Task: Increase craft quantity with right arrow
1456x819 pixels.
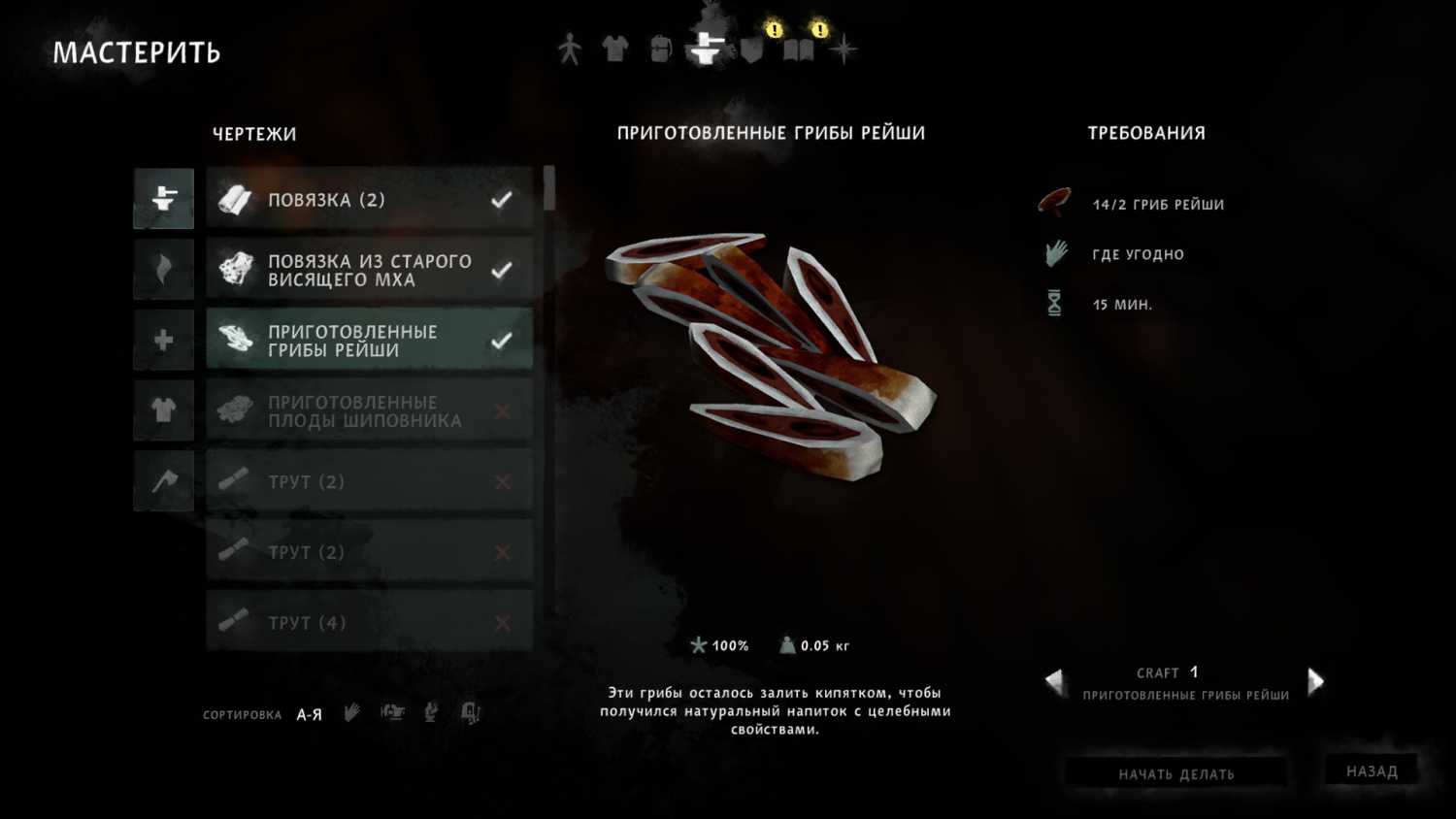Action: click(x=1315, y=681)
